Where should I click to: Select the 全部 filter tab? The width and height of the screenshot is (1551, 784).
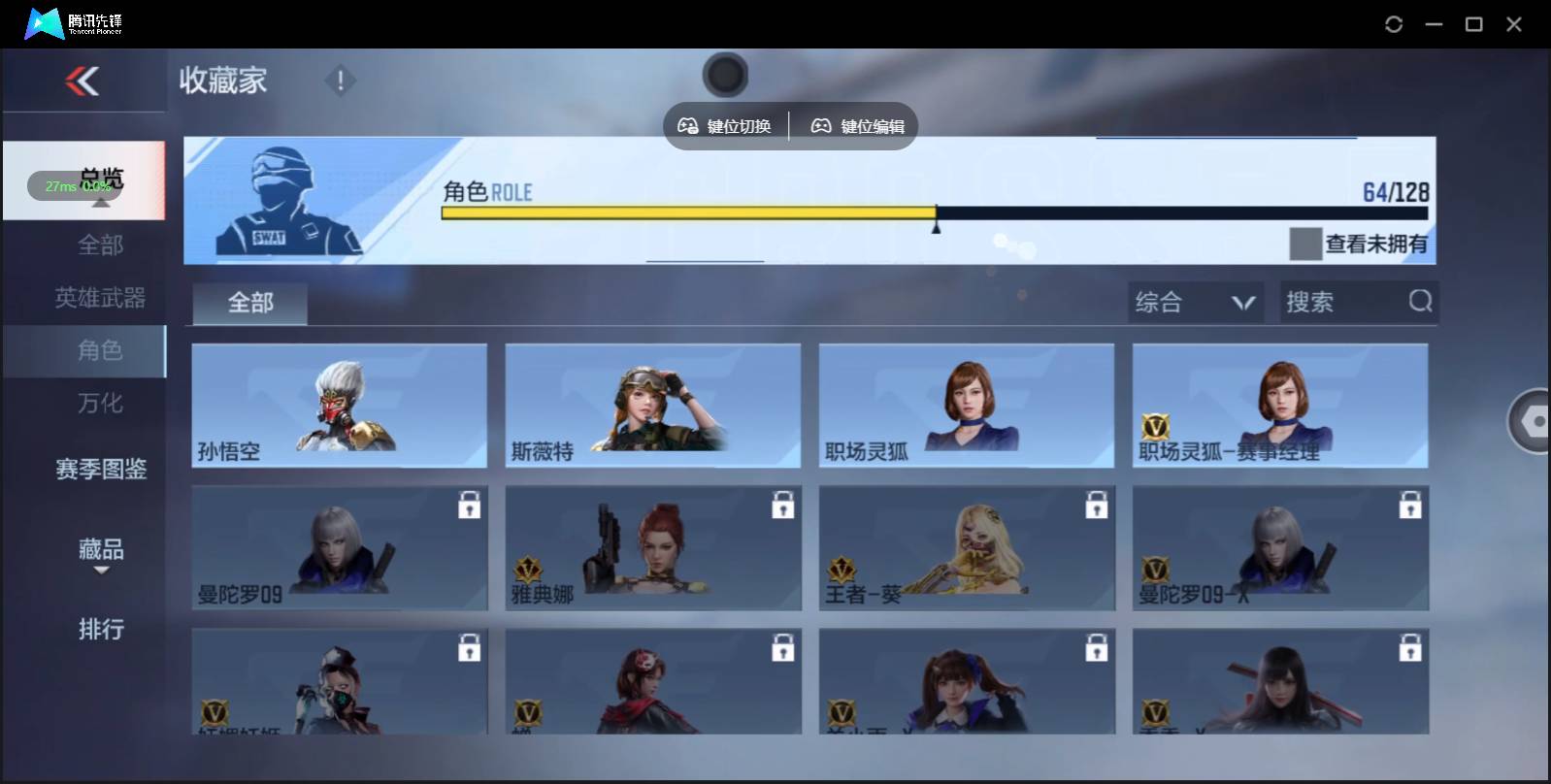click(x=248, y=303)
